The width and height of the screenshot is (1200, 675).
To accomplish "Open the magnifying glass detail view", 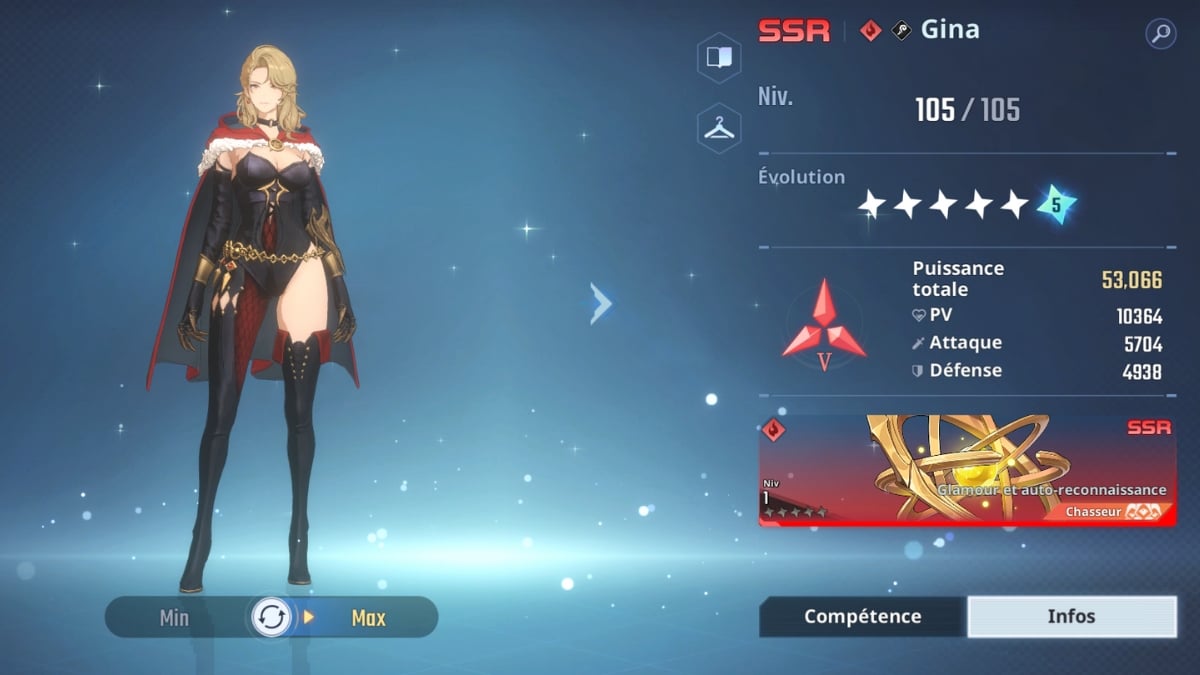I will (x=1160, y=34).
